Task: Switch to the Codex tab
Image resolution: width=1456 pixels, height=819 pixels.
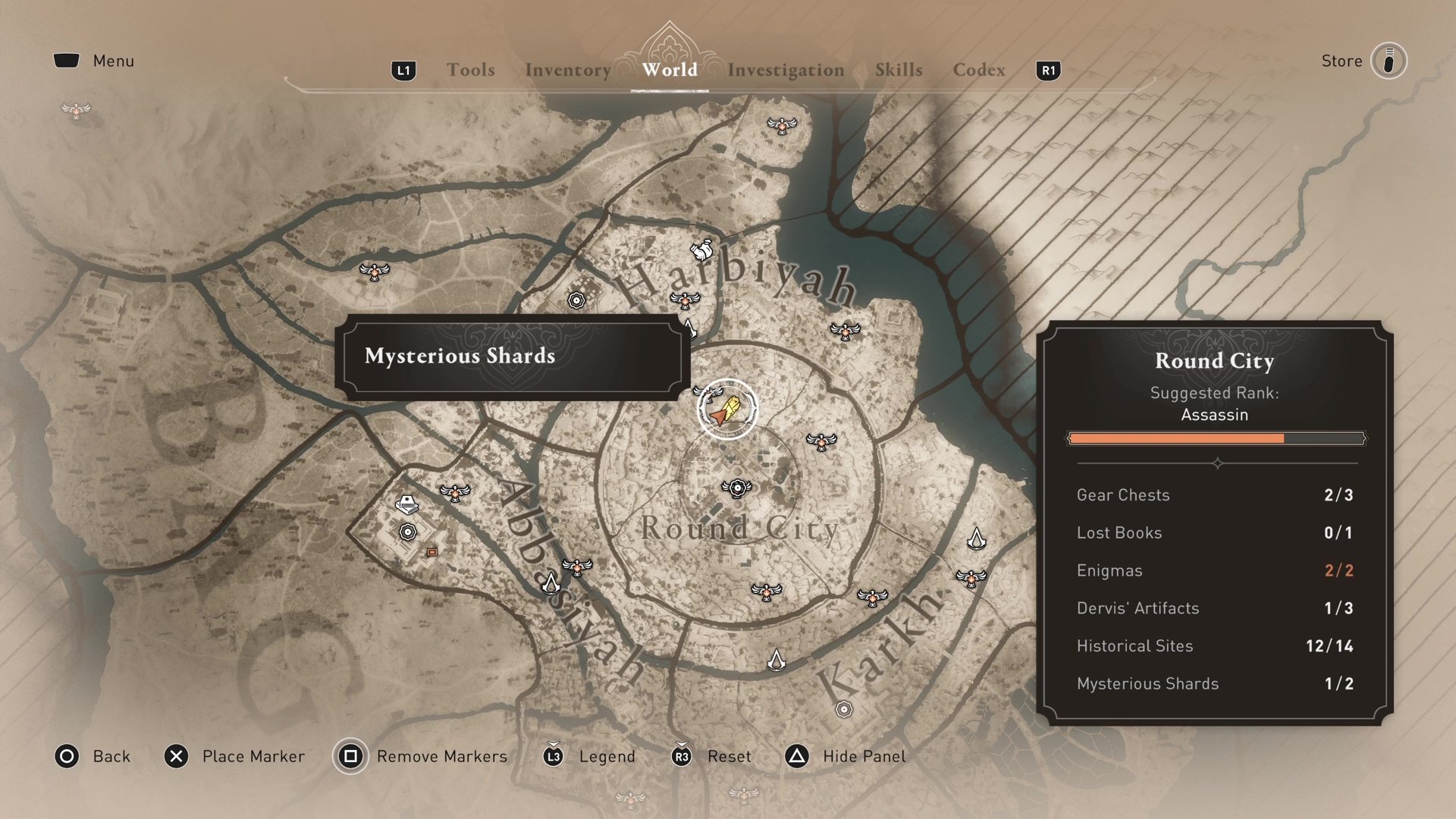Action: (979, 70)
